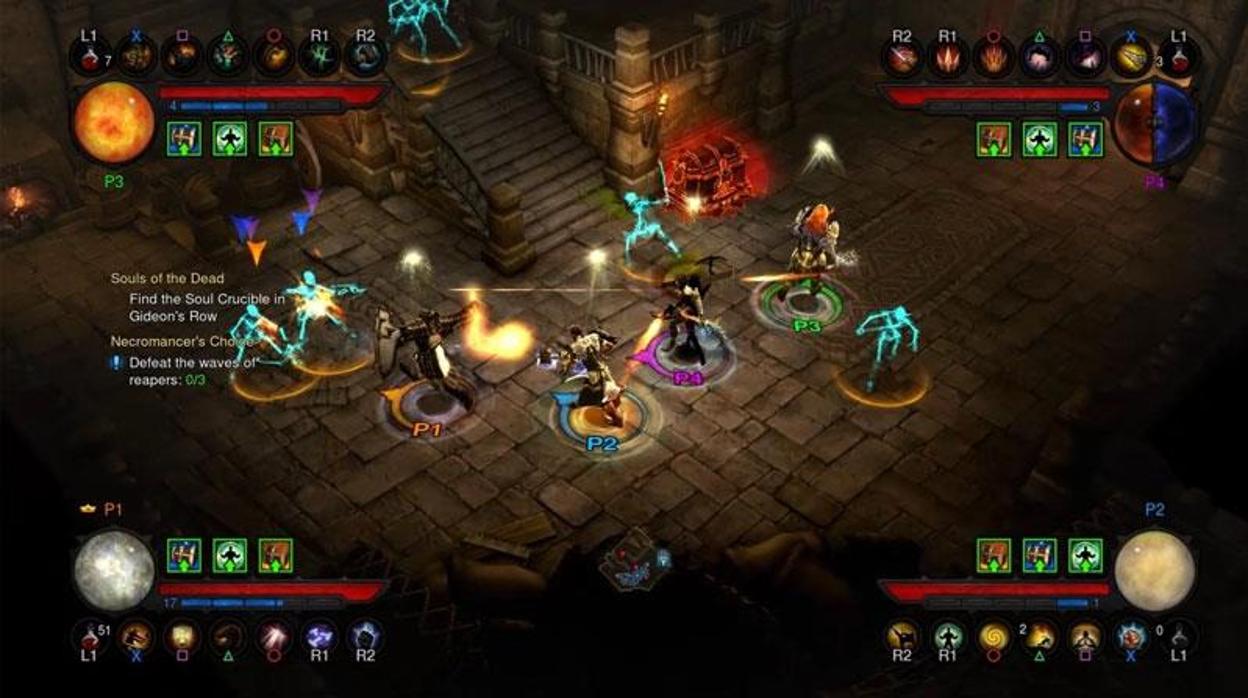Click P2's cream-colored spirit globe
Screen dimensions: 1248x698
coord(1155,570)
